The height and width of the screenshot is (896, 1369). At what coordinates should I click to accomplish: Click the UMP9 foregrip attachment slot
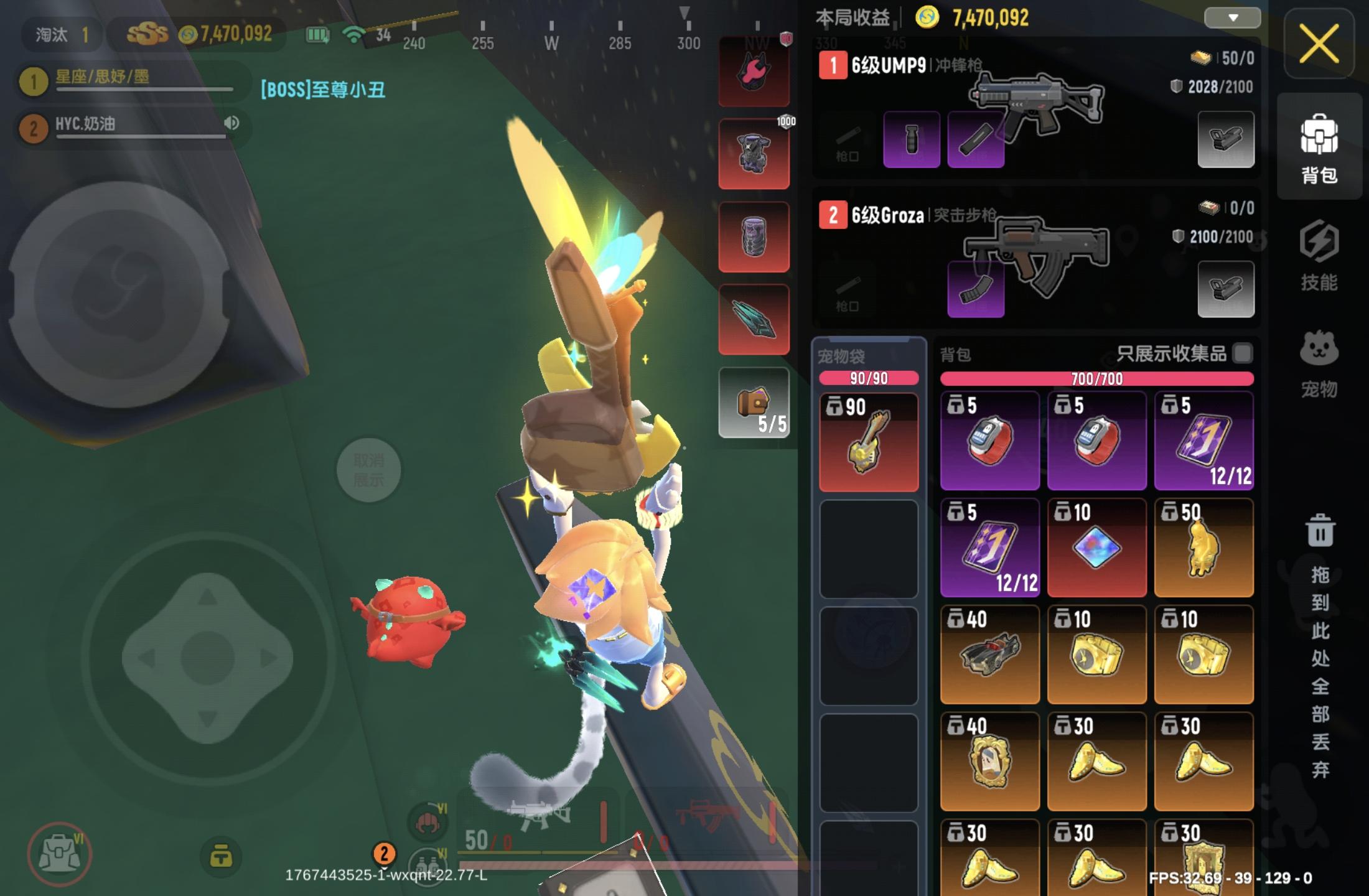click(x=911, y=139)
